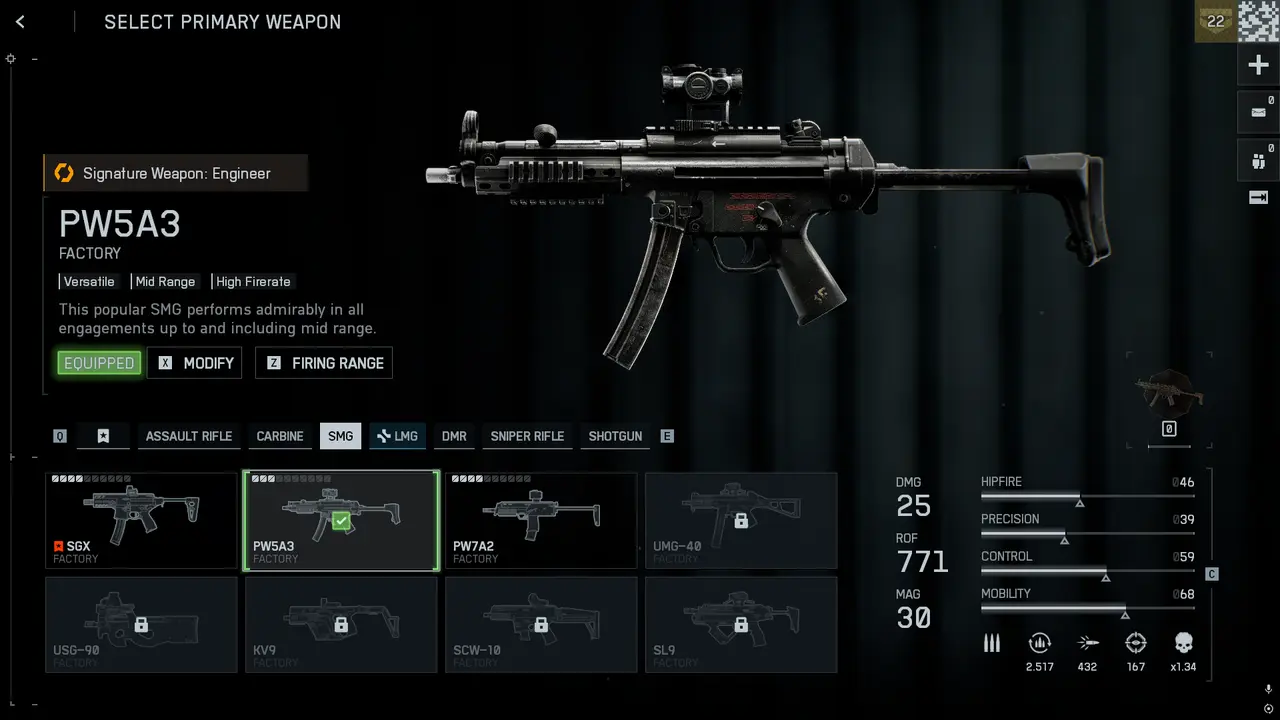Show the DMR weapon category

point(454,436)
